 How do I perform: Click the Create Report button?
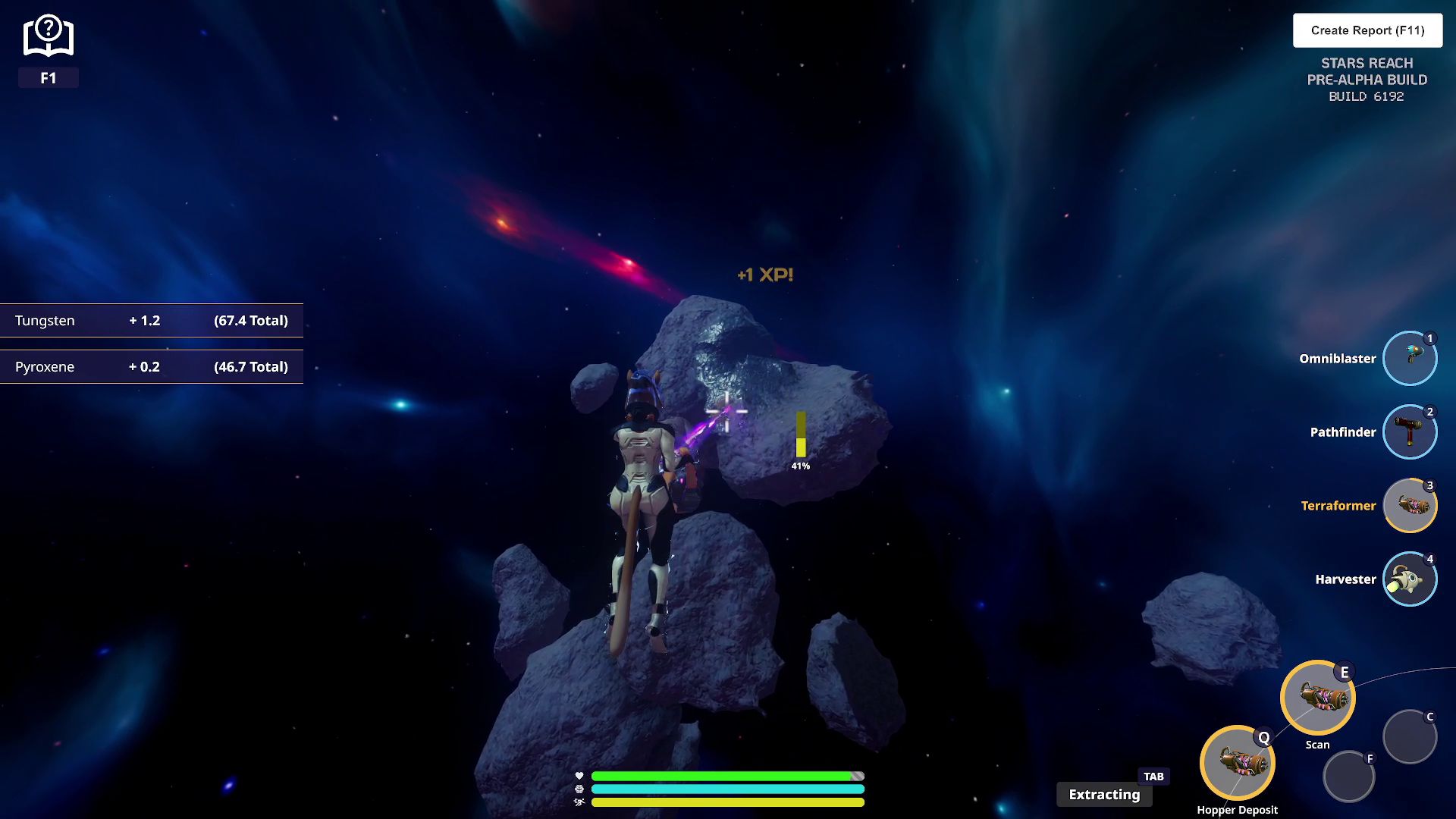(x=1367, y=30)
